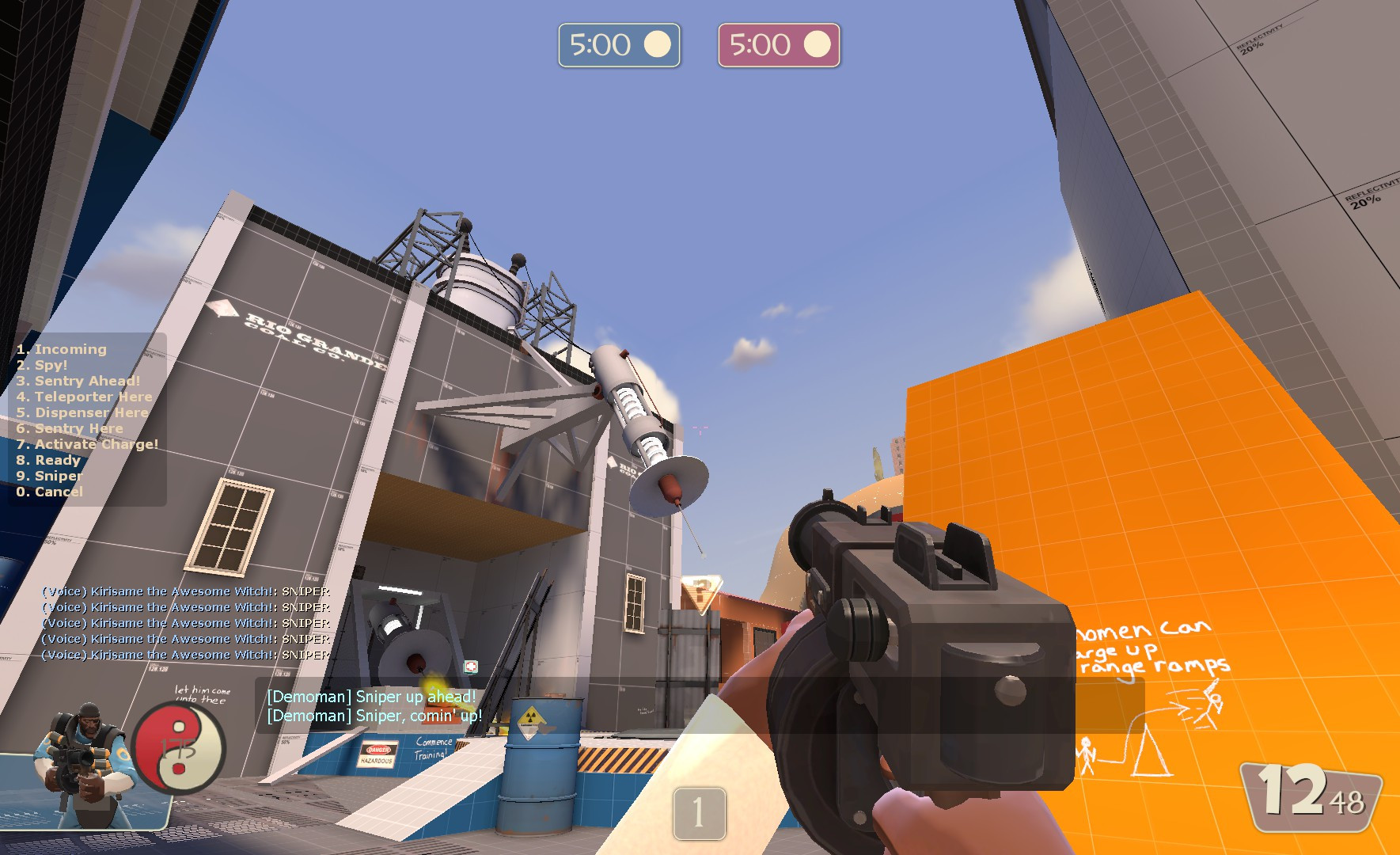Toggle the 'Ready' voice option

click(x=47, y=460)
